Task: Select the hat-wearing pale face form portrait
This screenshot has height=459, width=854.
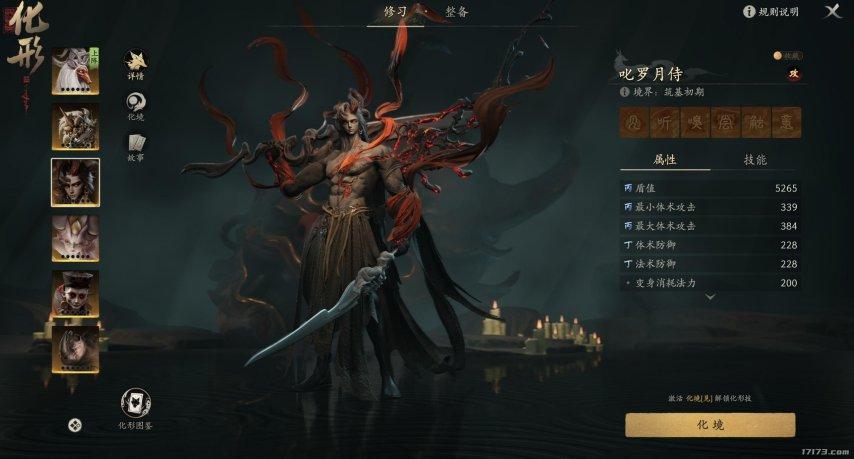Action: point(75,293)
